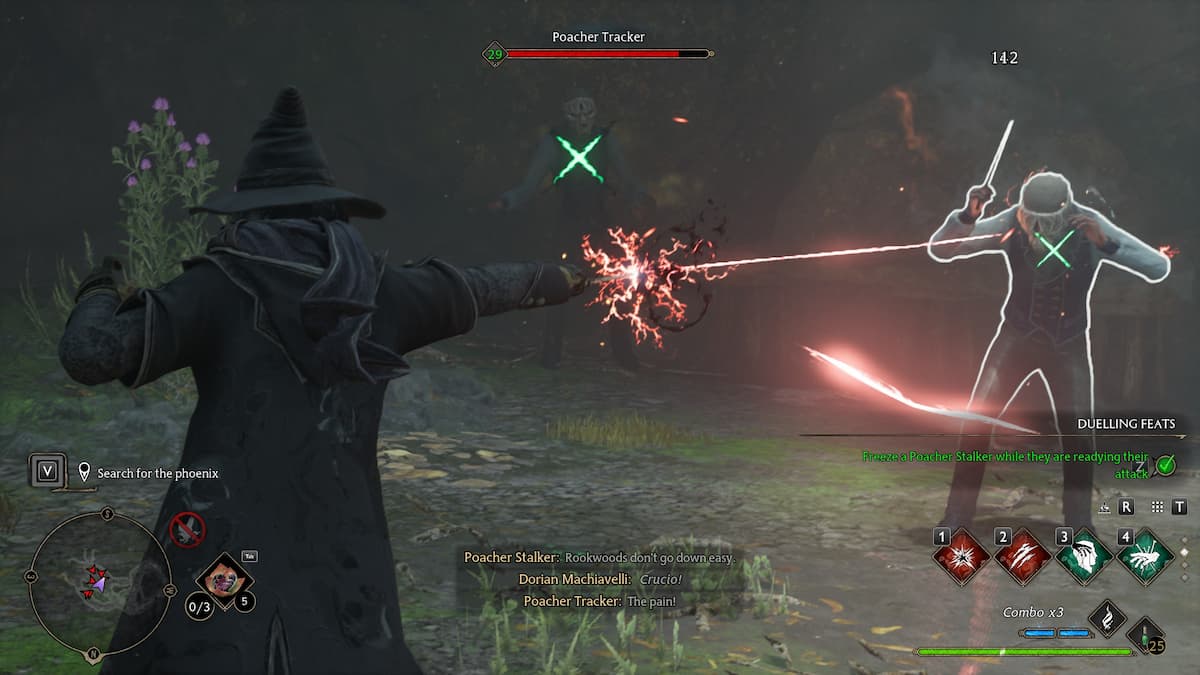The image size is (1200, 675).
Task: Click the red no-flying restriction icon
Action: tap(187, 529)
